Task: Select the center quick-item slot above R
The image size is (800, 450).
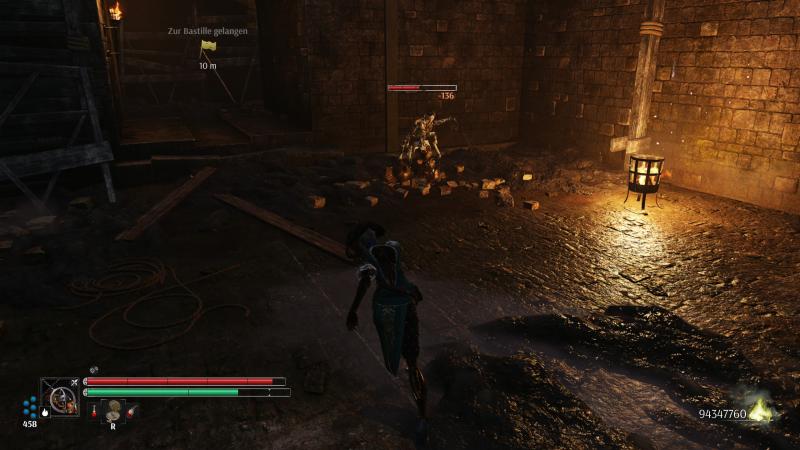Action: 114,408
